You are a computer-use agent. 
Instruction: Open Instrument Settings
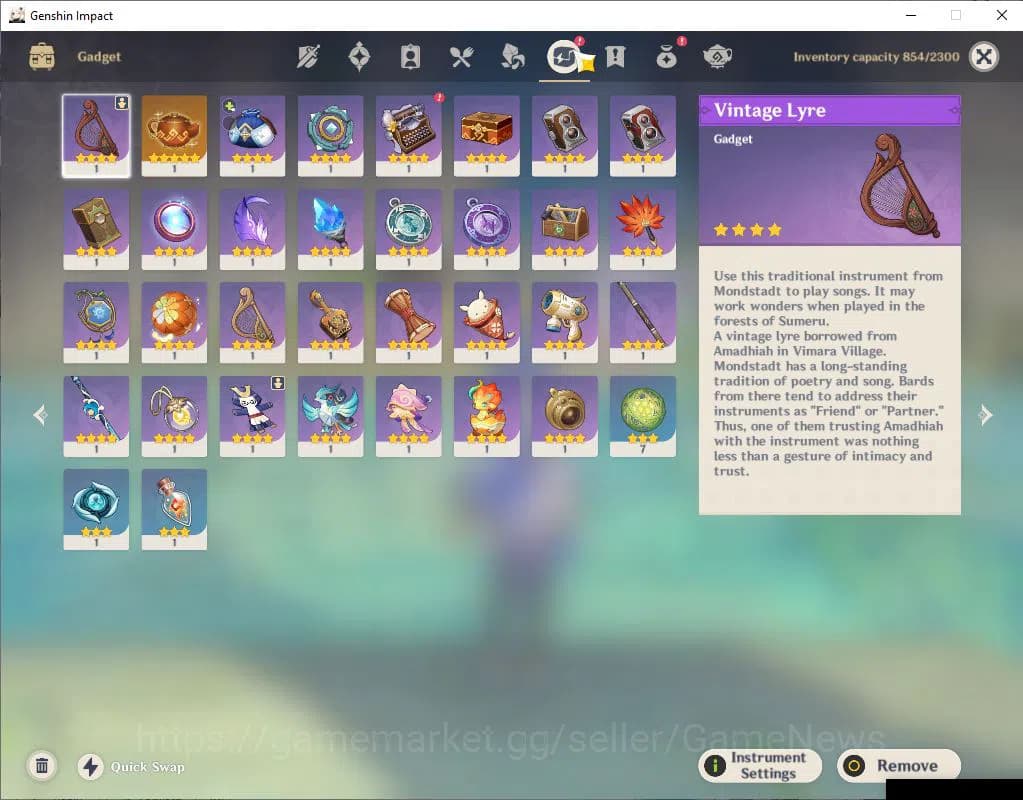[x=759, y=766]
